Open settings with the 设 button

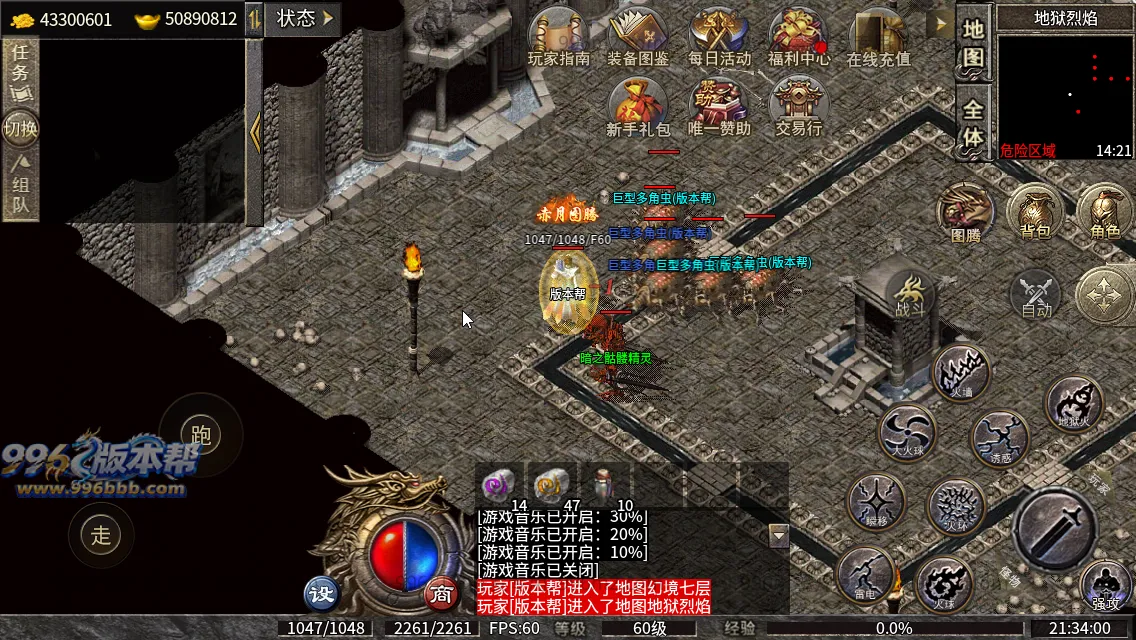coord(322,594)
